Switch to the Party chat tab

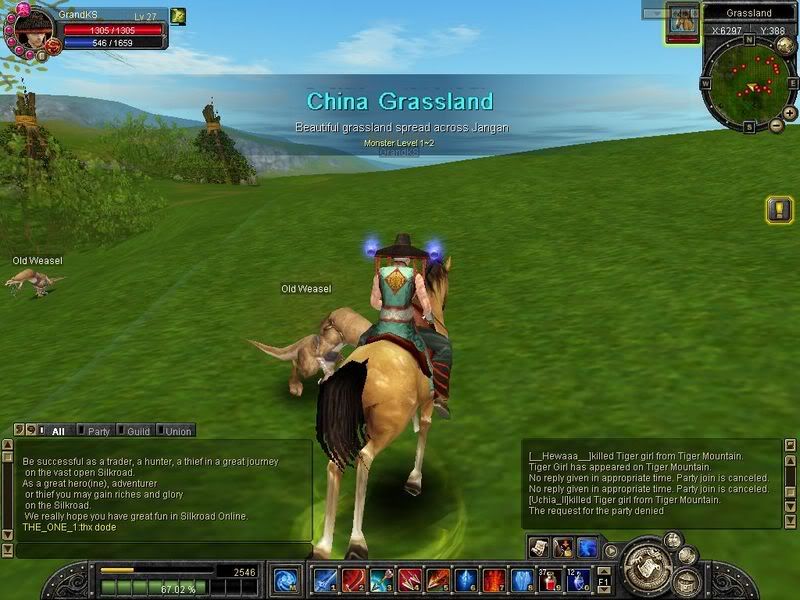tap(98, 431)
